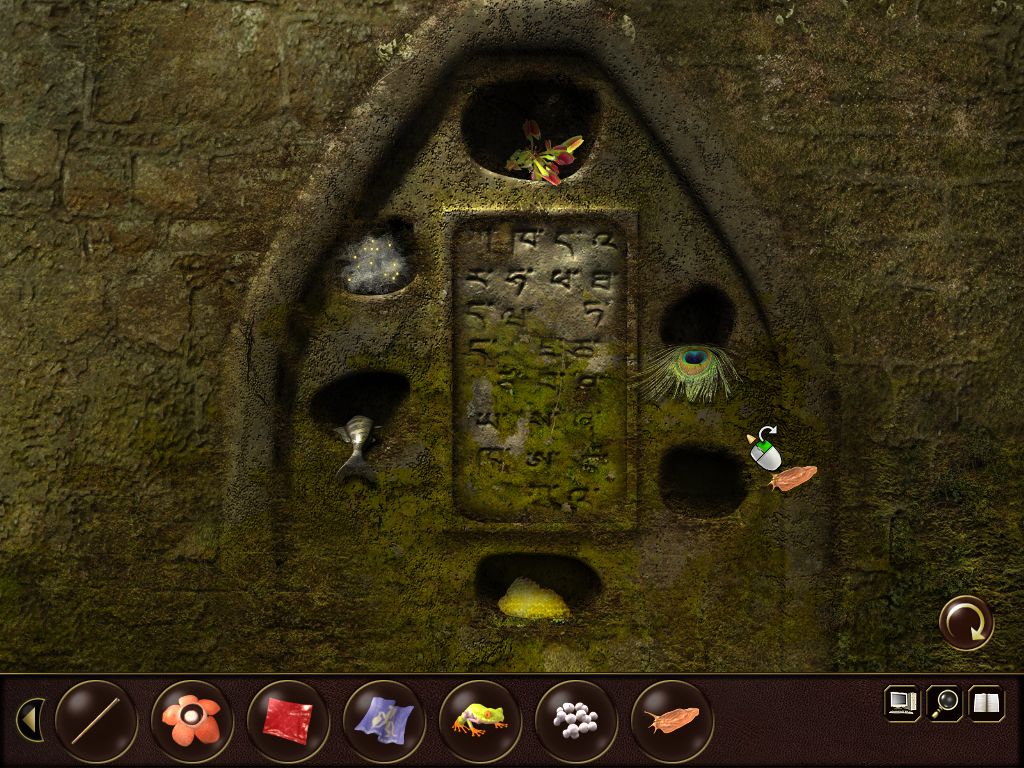Pick the orange rafflesia flower from inventory
This screenshot has width=1024, height=768.
(192, 720)
